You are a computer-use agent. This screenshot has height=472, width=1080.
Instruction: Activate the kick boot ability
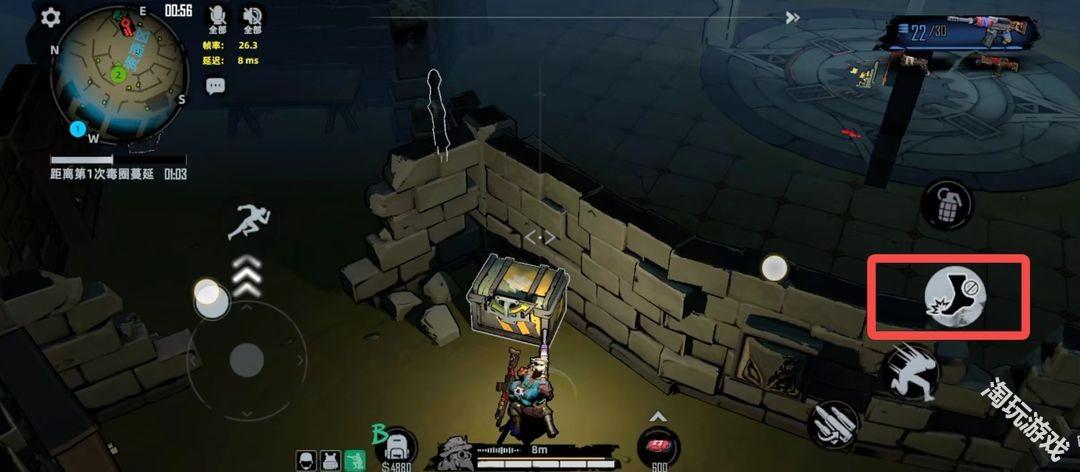[x=954, y=295]
